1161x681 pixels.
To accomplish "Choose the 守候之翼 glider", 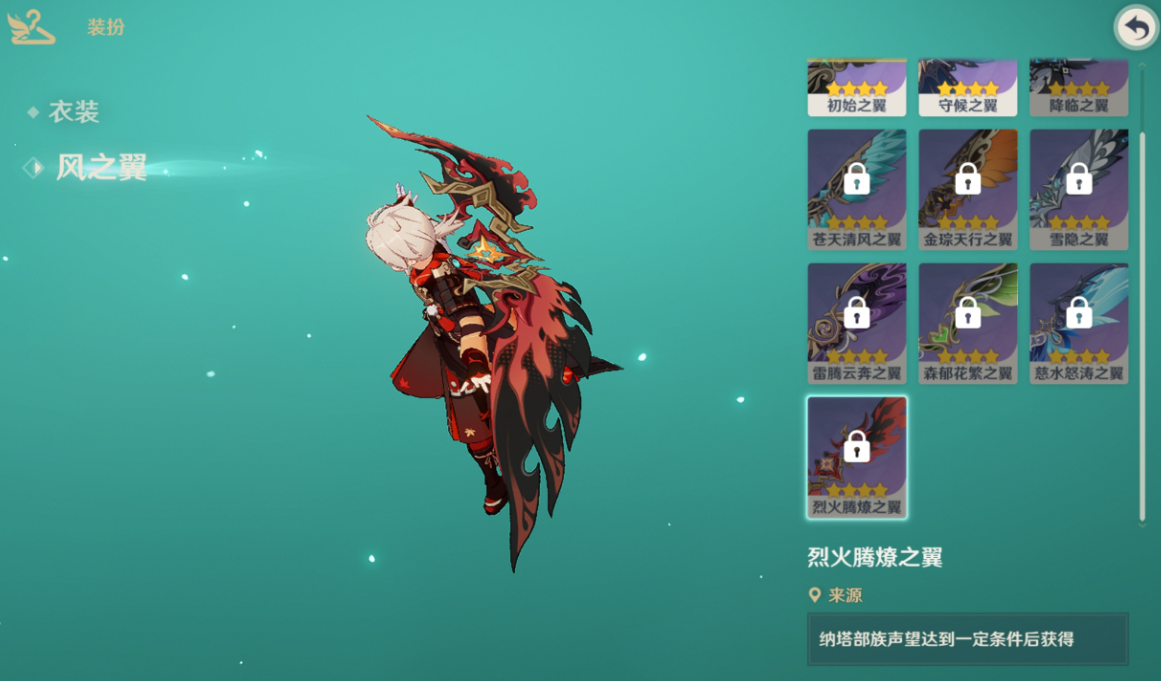I will click(x=968, y=88).
